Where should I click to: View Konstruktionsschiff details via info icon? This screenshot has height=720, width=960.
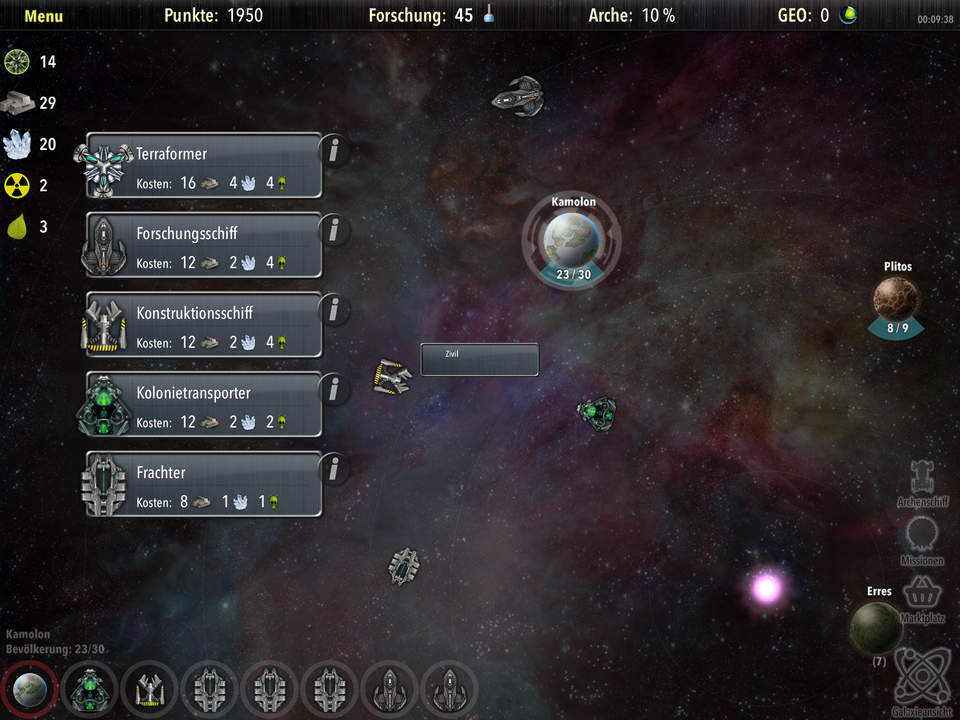coord(334,309)
